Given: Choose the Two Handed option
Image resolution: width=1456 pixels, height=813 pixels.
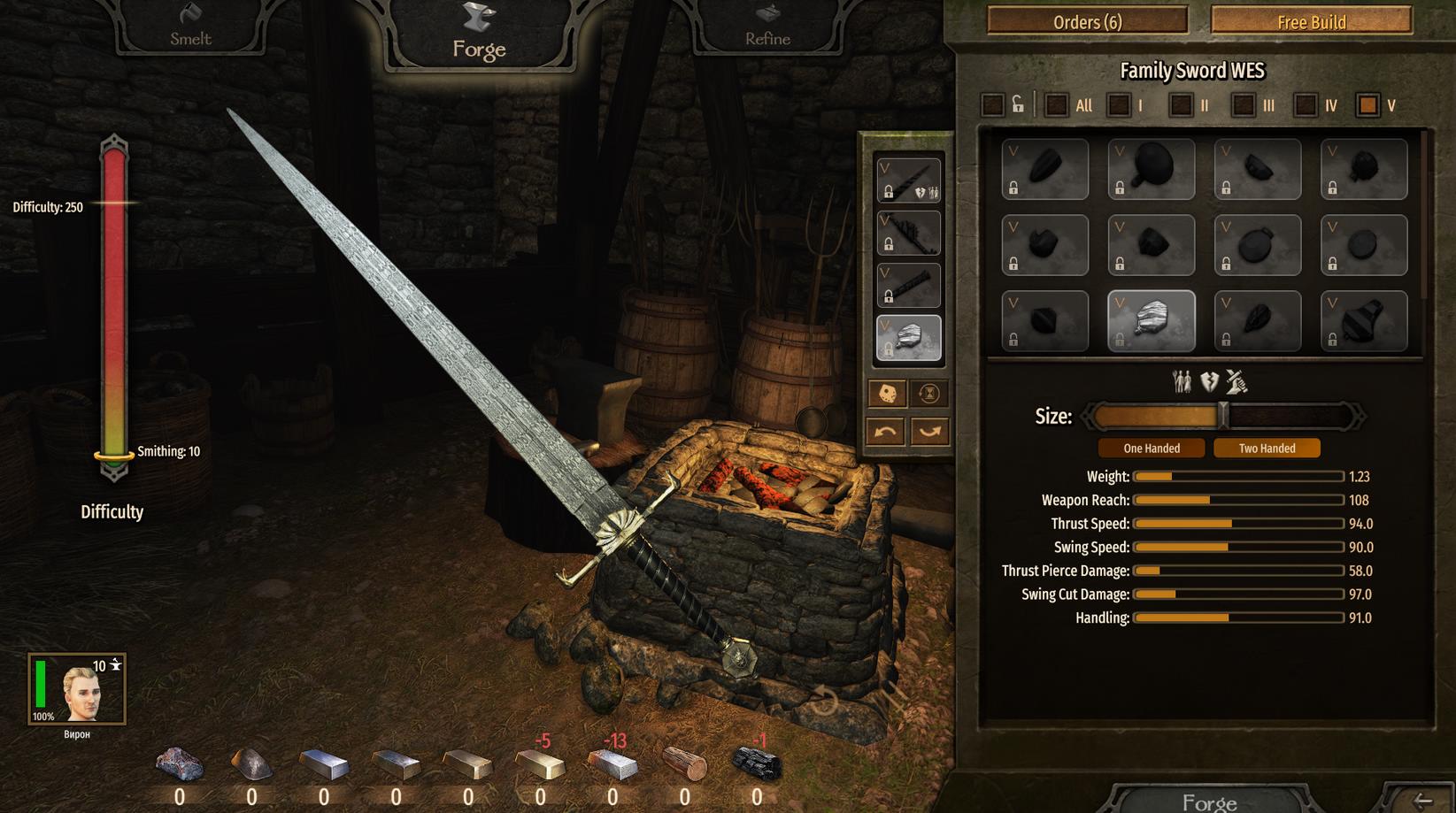Looking at the screenshot, I should 1267,449.
